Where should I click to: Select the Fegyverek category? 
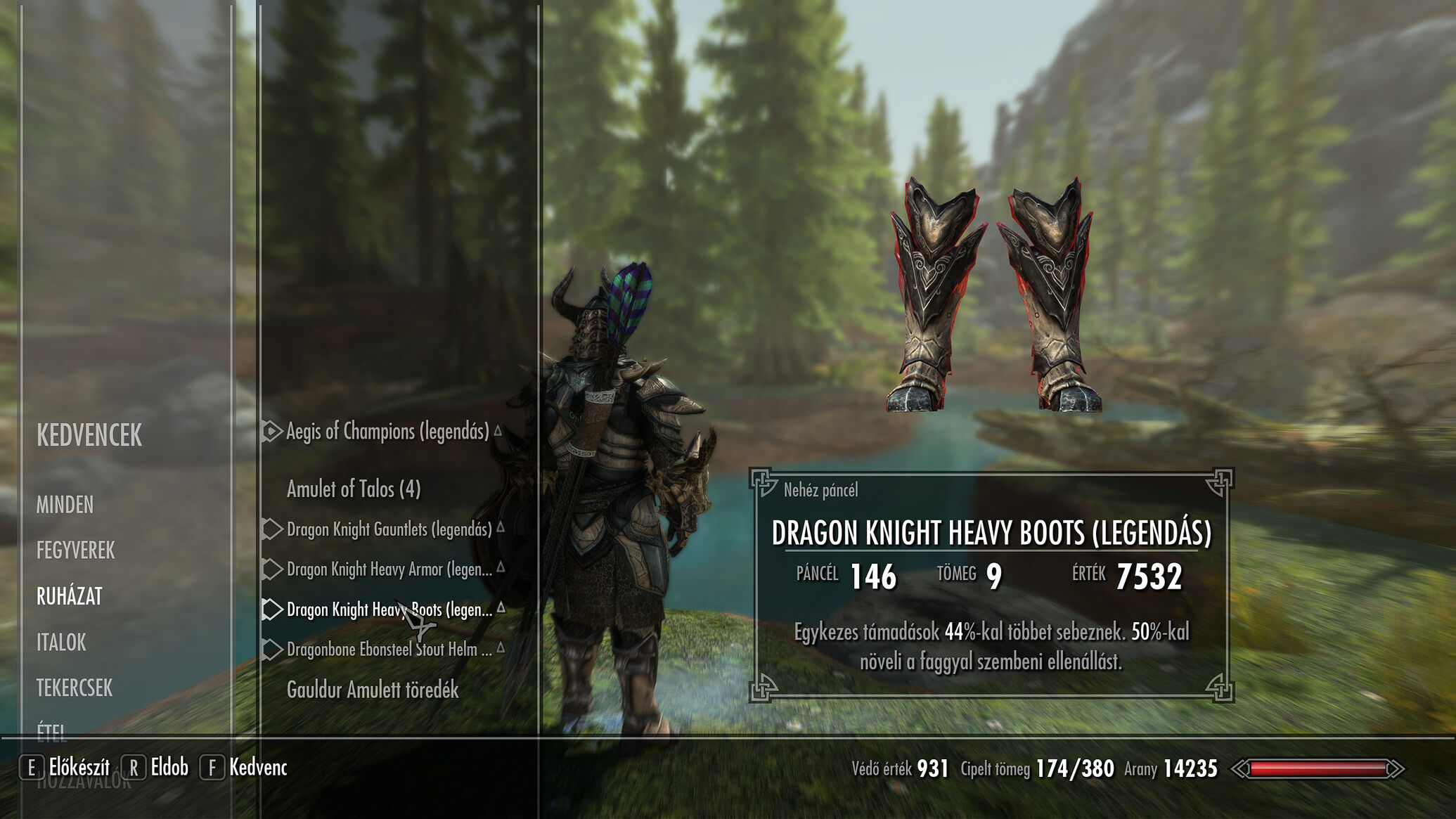click(75, 550)
